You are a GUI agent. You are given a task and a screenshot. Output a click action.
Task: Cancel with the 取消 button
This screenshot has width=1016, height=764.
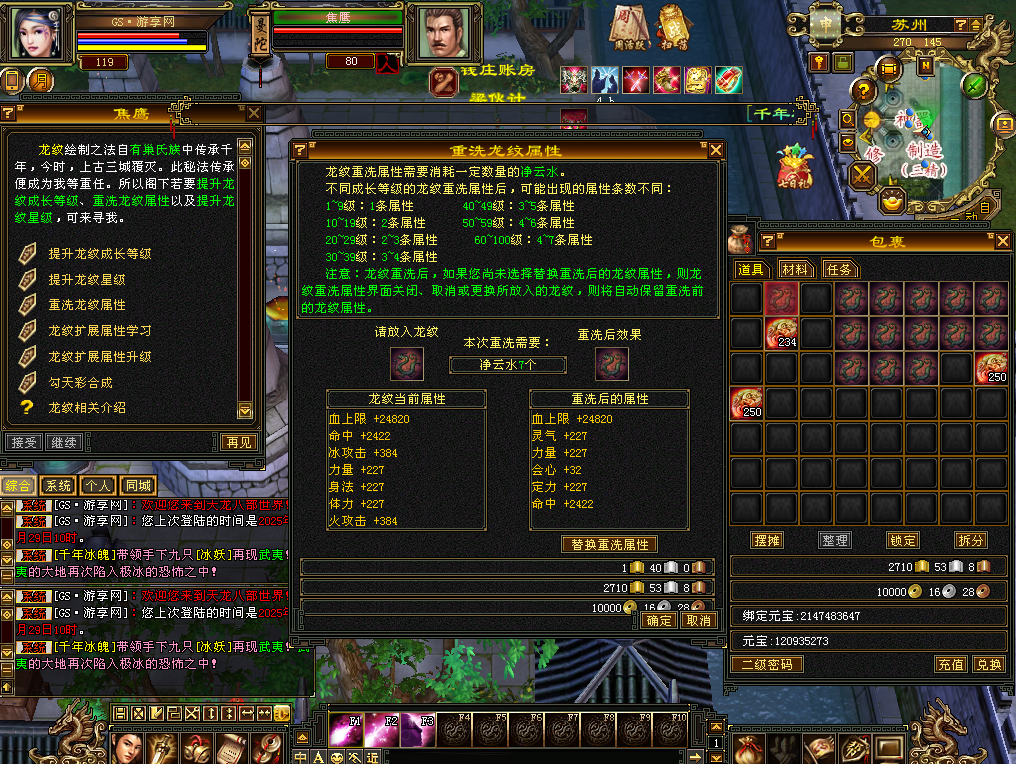(698, 621)
